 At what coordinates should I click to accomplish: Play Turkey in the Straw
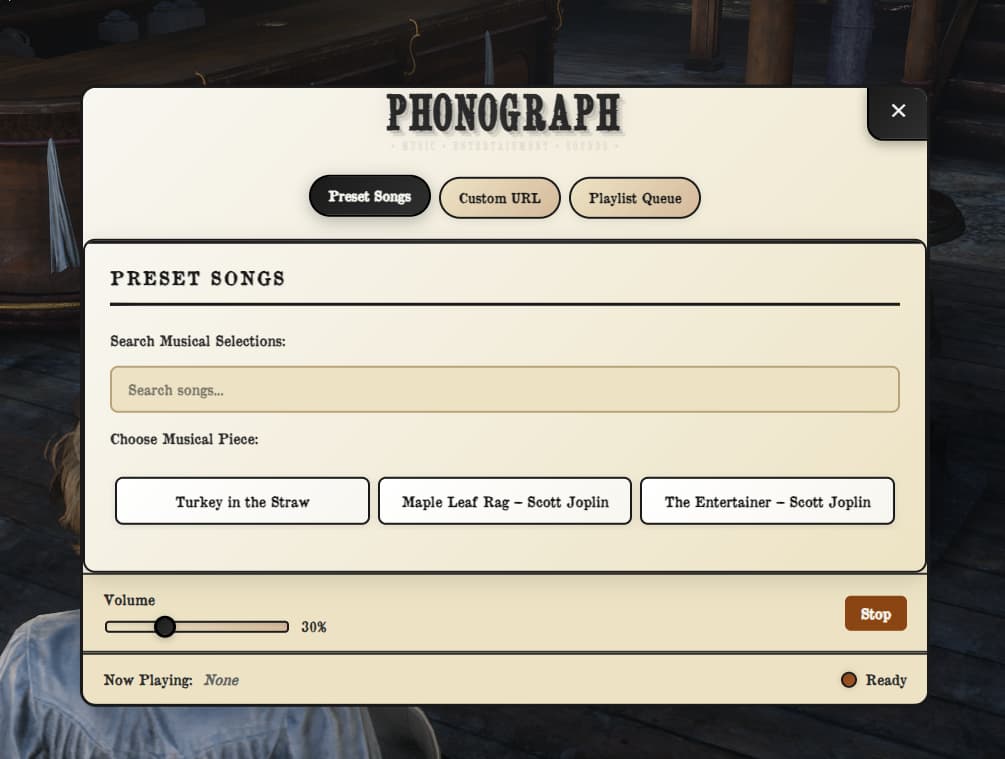[242, 501]
